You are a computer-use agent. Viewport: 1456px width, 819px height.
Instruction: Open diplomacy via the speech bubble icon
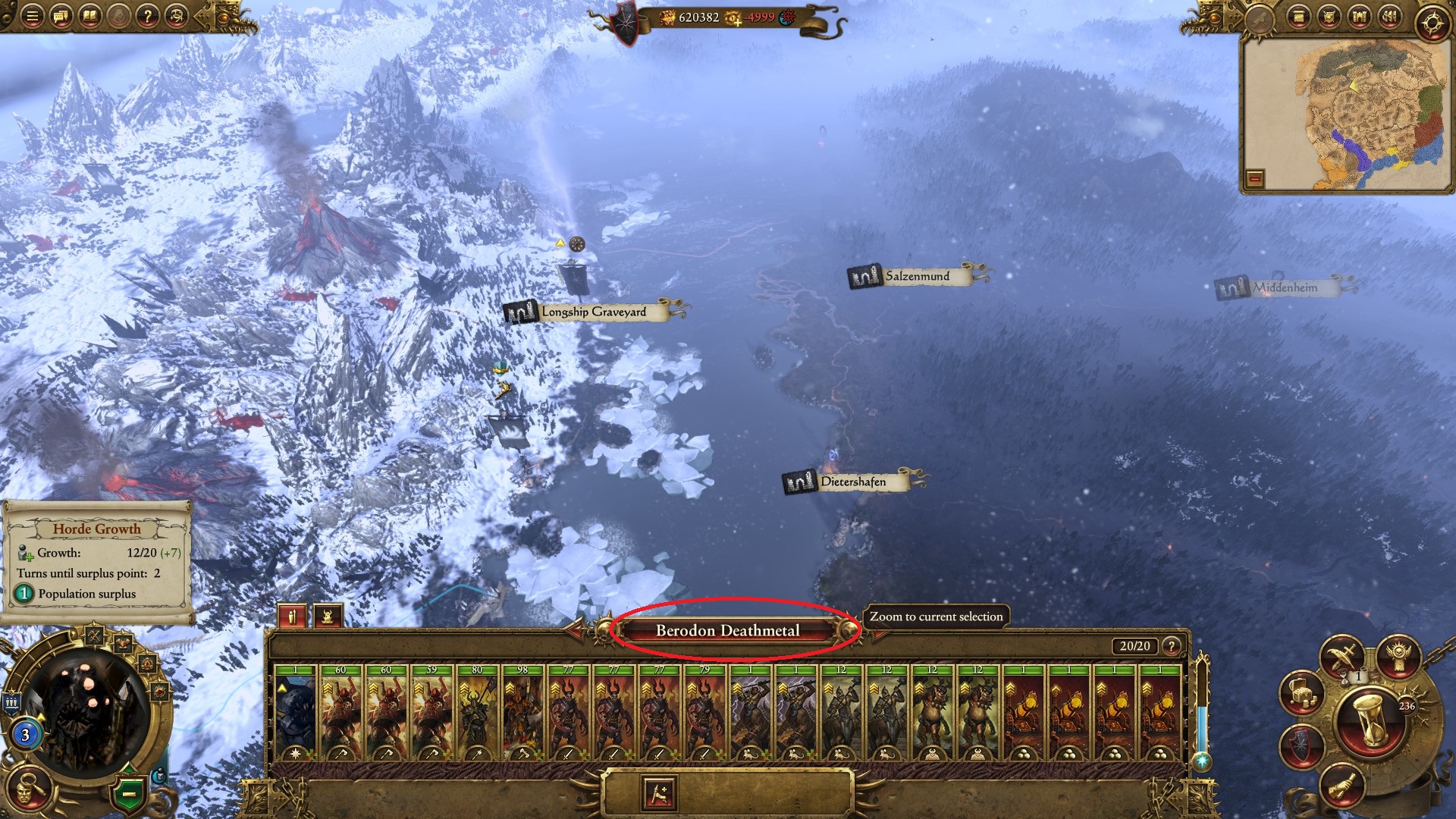coord(60,16)
